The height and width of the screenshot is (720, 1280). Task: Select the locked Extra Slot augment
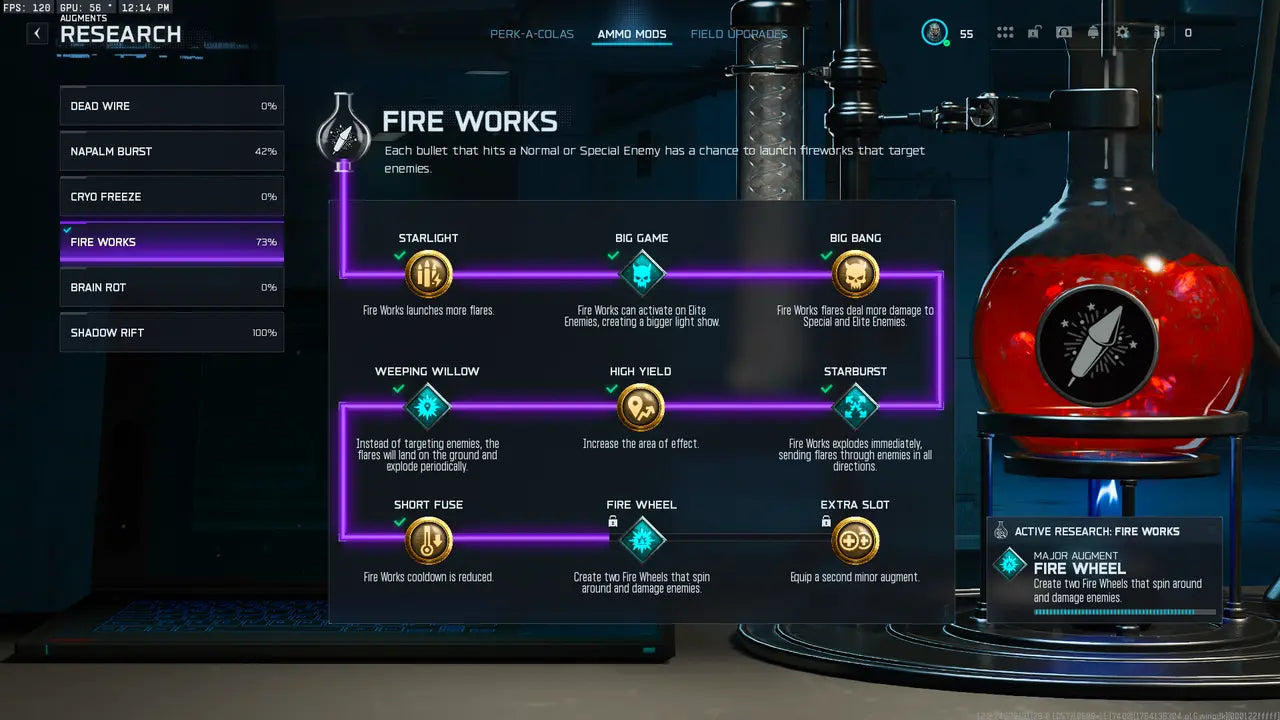pos(855,541)
